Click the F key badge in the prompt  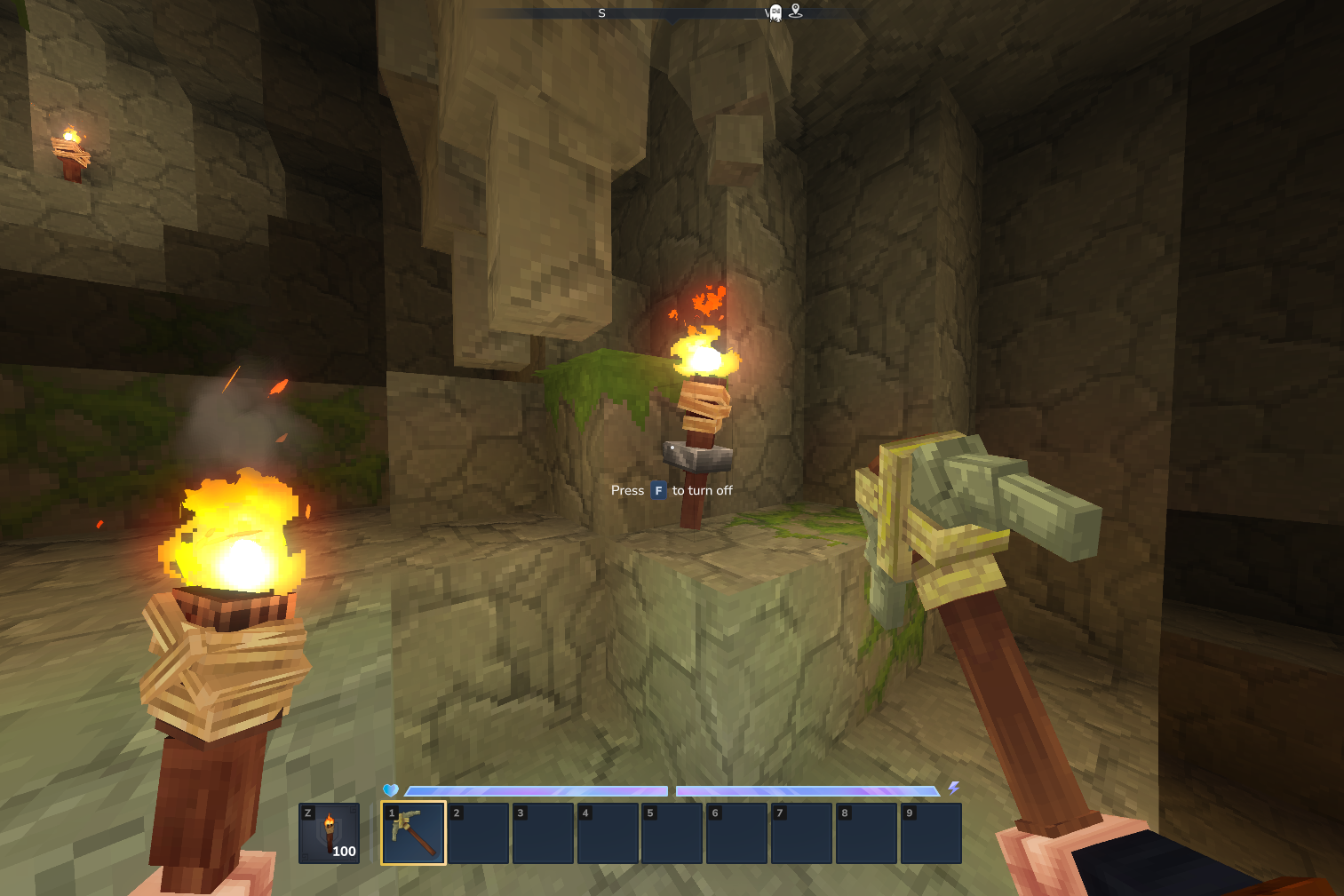657,490
